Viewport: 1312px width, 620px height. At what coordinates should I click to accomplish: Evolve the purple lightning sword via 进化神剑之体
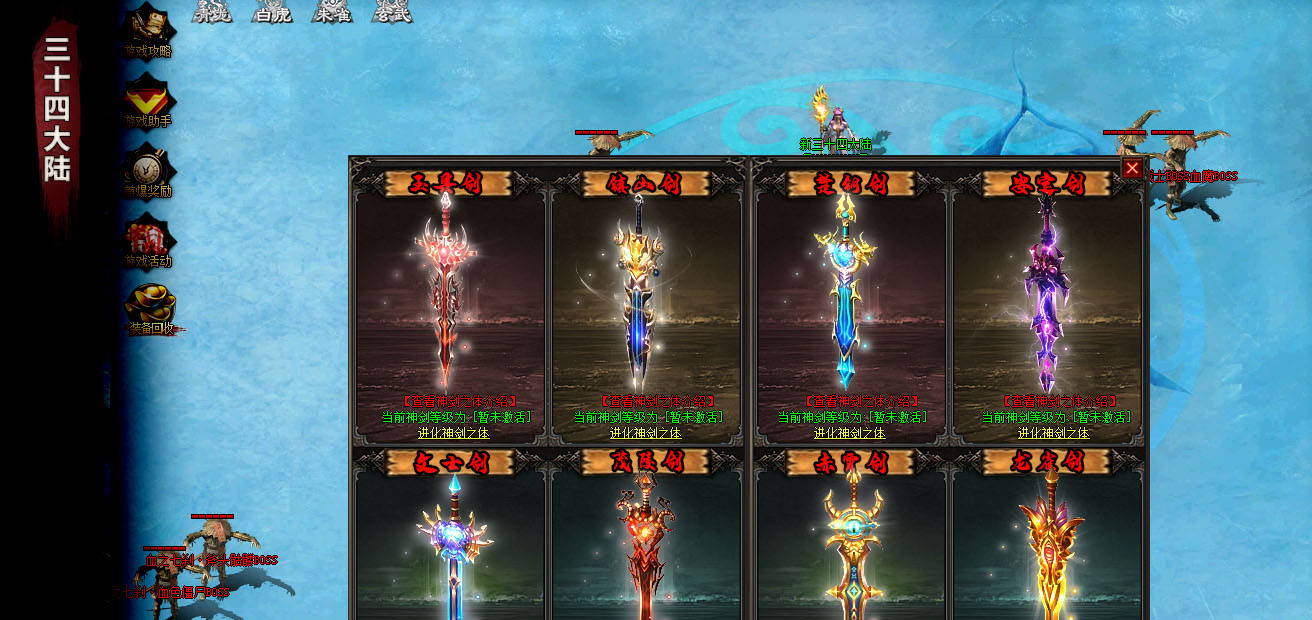click(x=1053, y=433)
